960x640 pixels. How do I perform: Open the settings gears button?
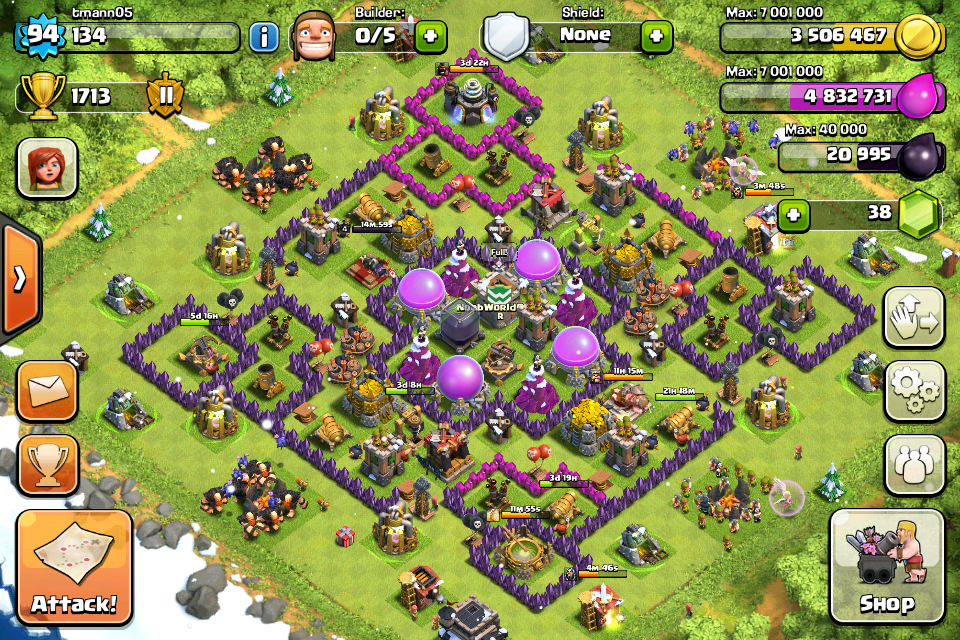pos(914,391)
